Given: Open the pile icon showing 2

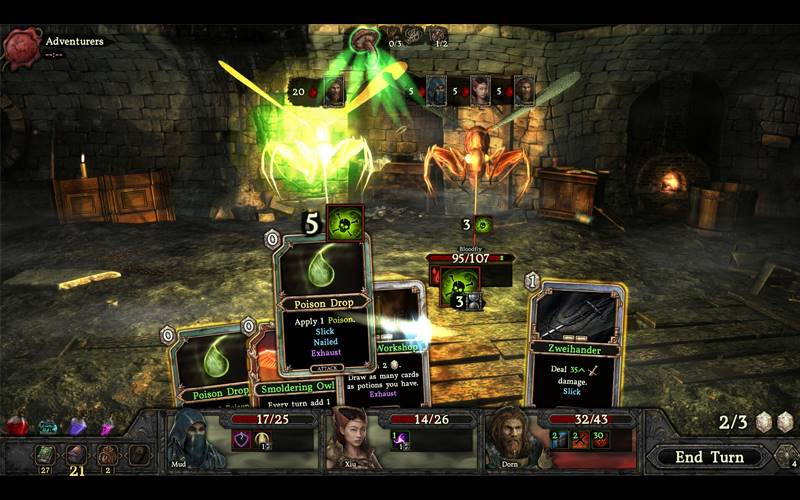Looking at the screenshot, I should (107, 456).
